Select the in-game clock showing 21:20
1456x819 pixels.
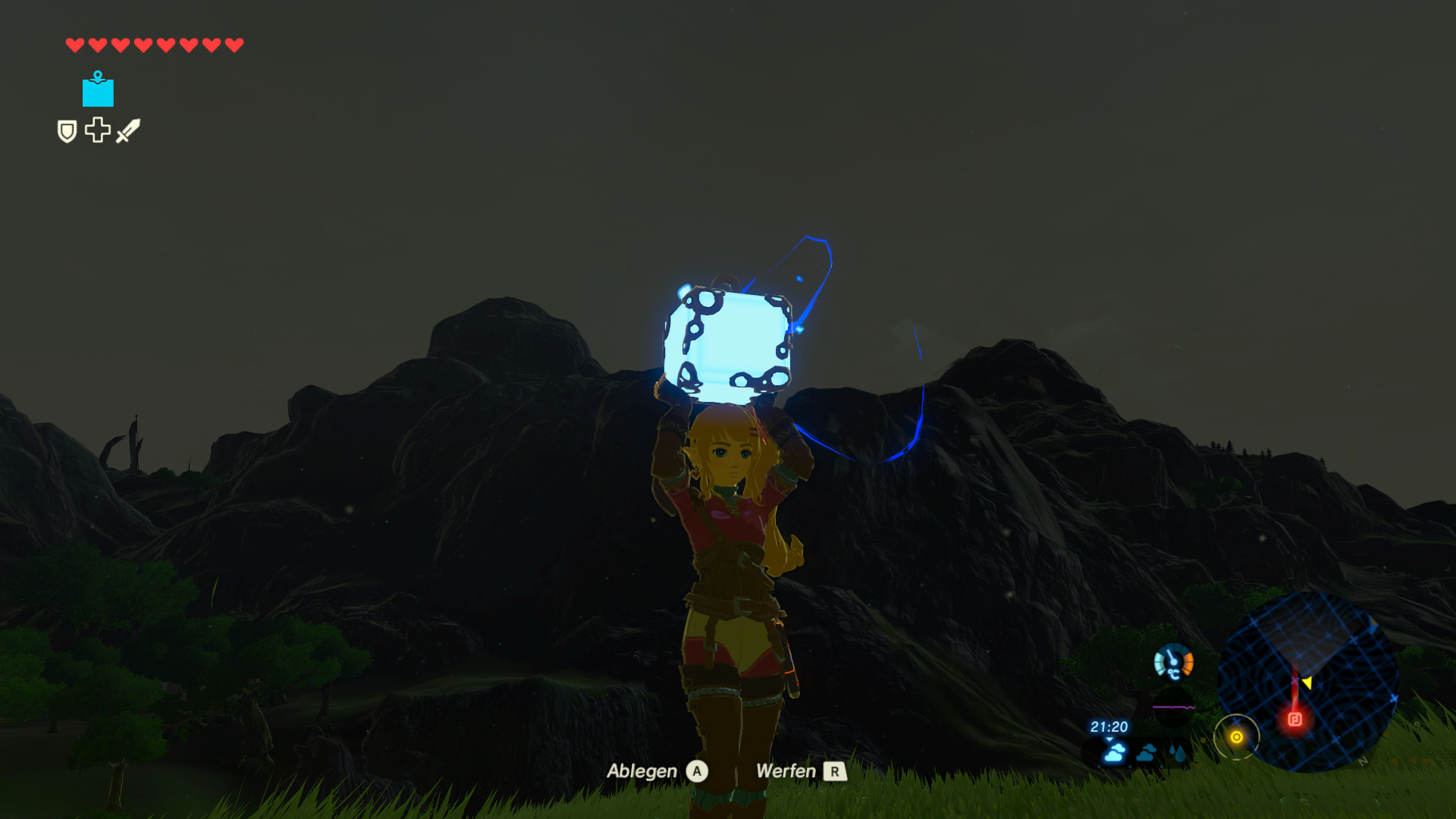click(x=1108, y=726)
